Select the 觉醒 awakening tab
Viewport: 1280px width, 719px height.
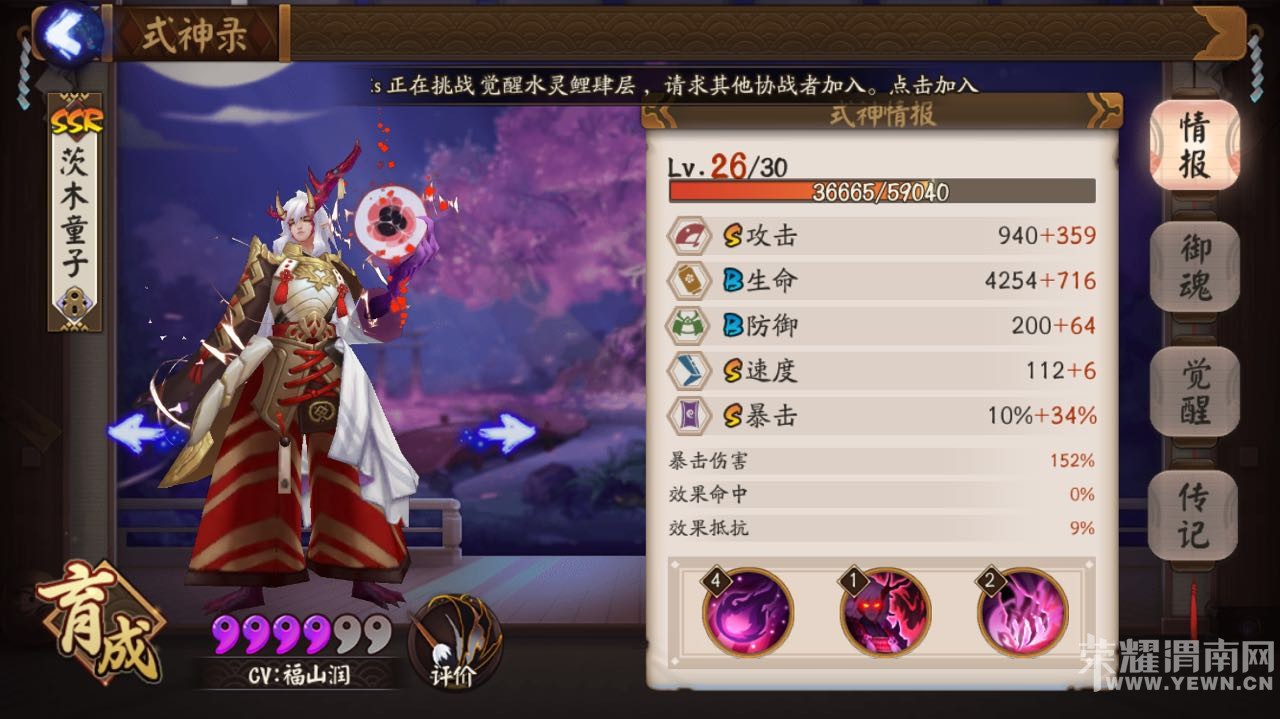[1194, 391]
